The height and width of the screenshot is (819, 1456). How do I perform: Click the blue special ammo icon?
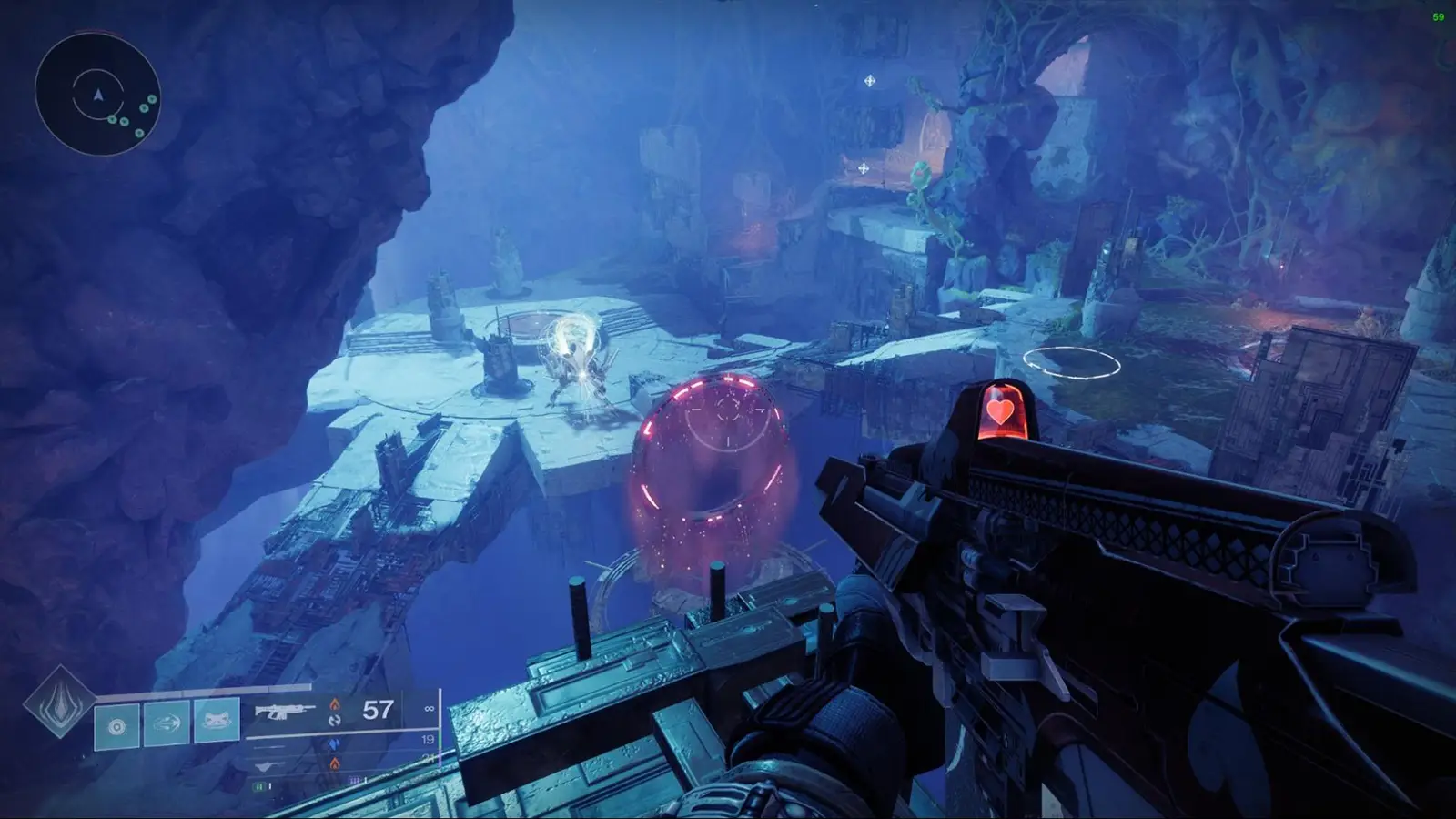pyautogui.click(x=334, y=743)
